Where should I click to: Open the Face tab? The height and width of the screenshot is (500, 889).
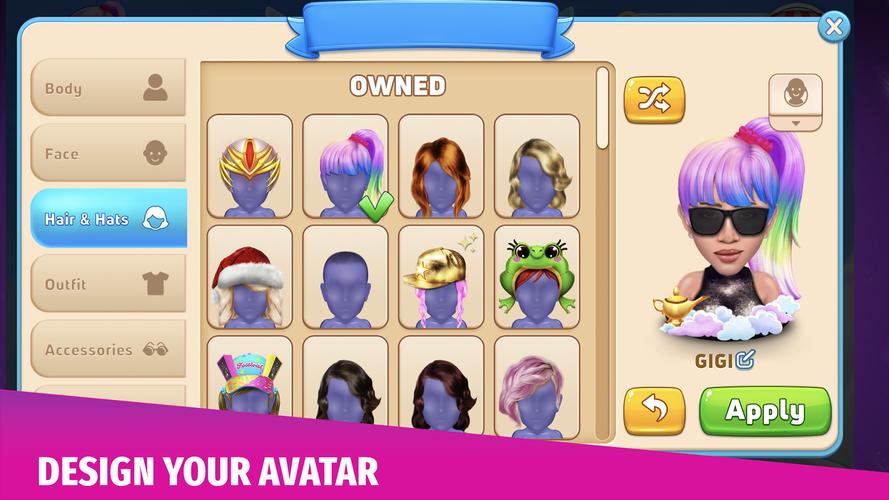tap(108, 154)
